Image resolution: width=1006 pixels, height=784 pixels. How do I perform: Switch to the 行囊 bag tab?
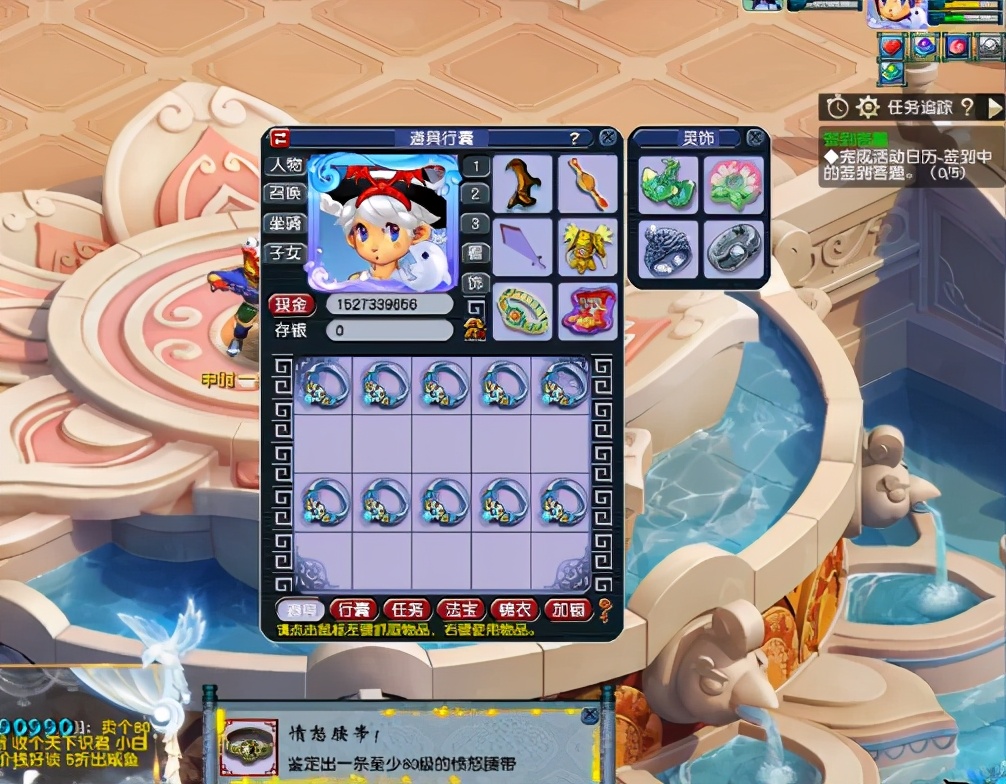[354, 609]
